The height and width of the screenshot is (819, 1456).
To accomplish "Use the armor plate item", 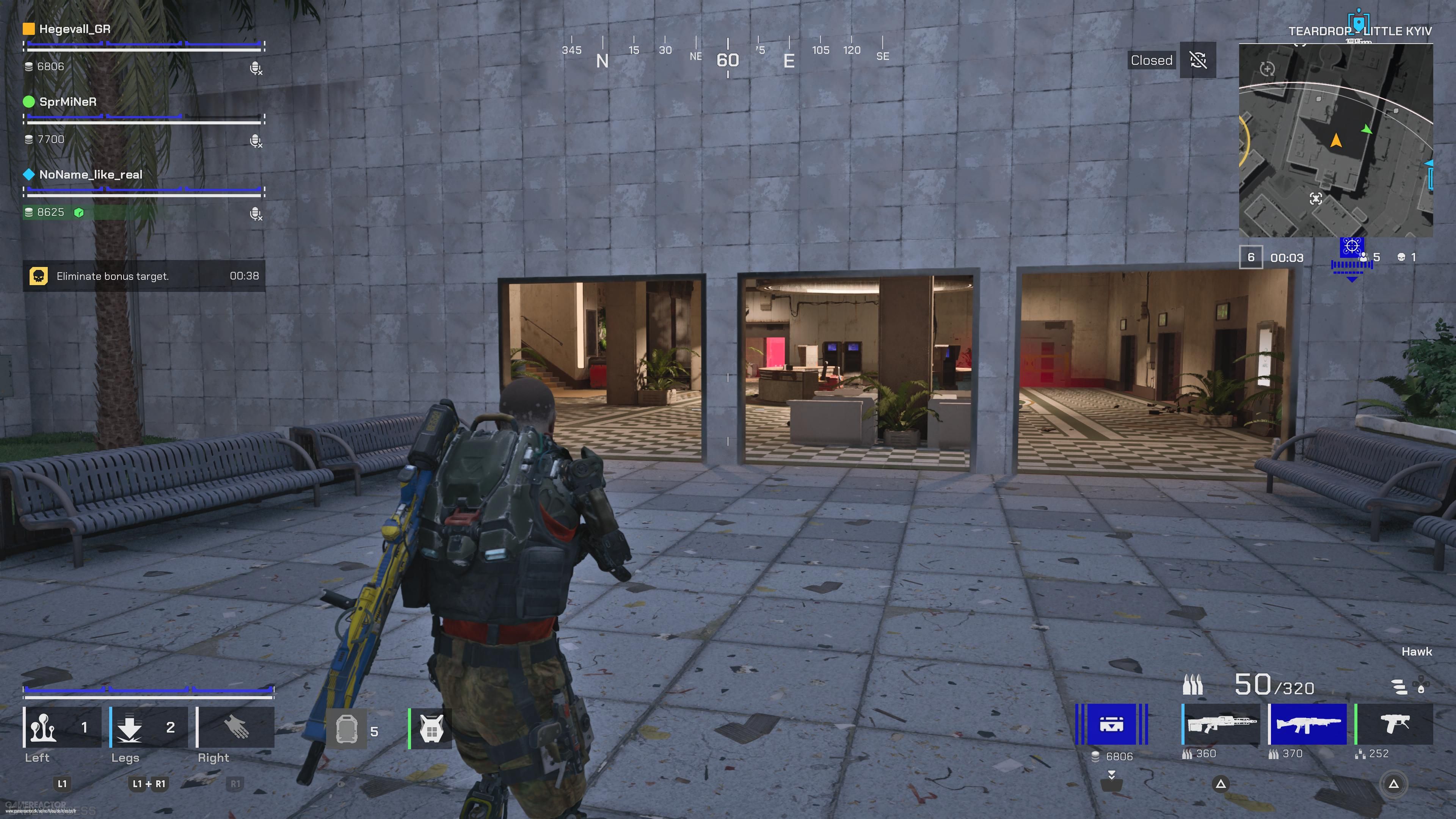I will click(x=347, y=730).
